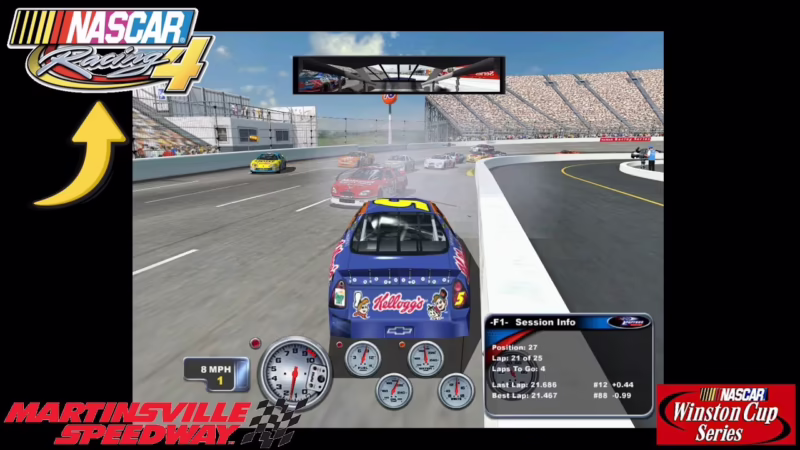Select the F1 Session Info panel

(x=568, y=363)
